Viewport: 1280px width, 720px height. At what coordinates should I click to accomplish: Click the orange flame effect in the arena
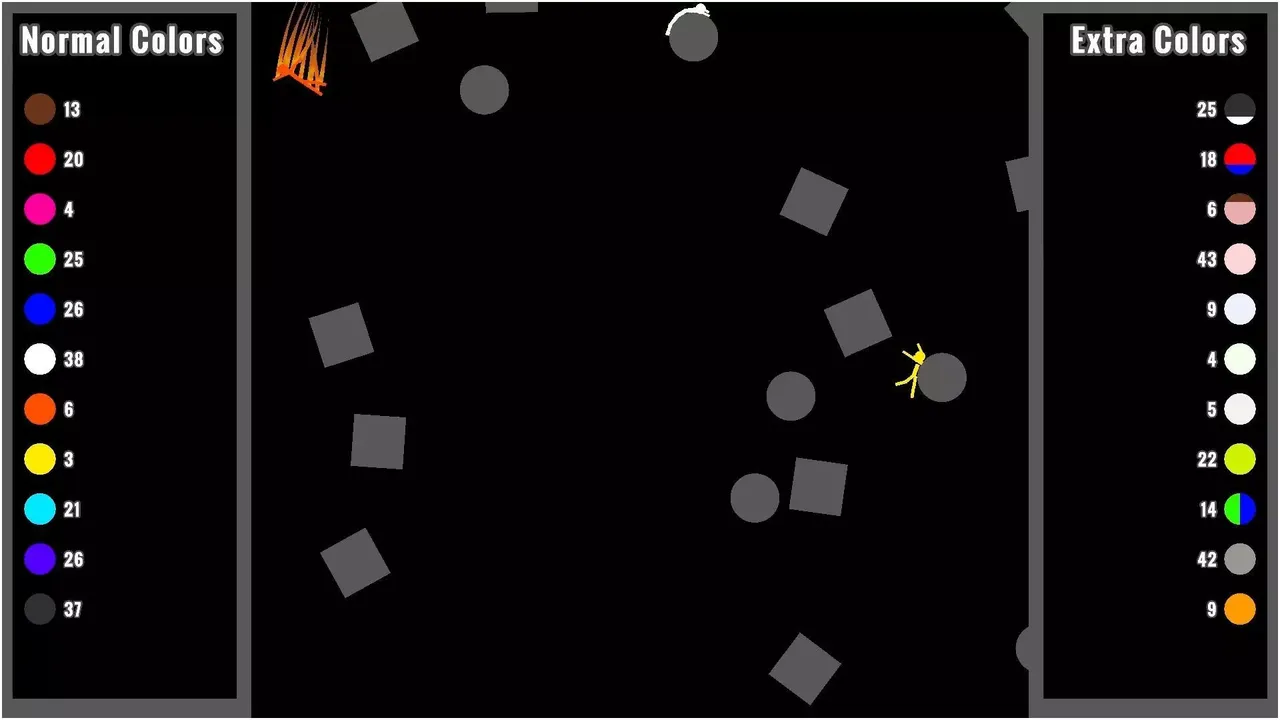pos(300,50)
